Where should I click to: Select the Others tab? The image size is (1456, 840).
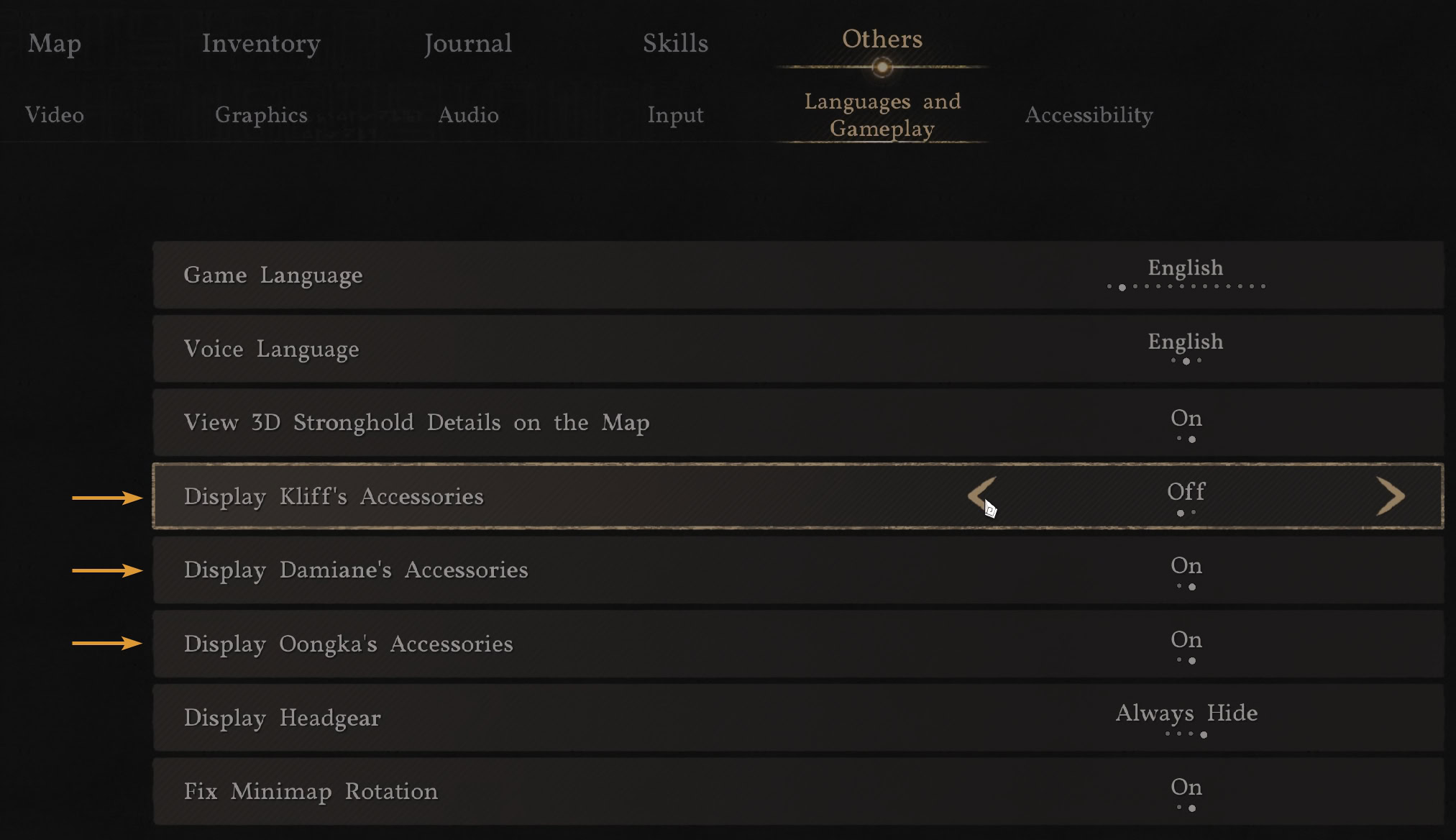882,40
